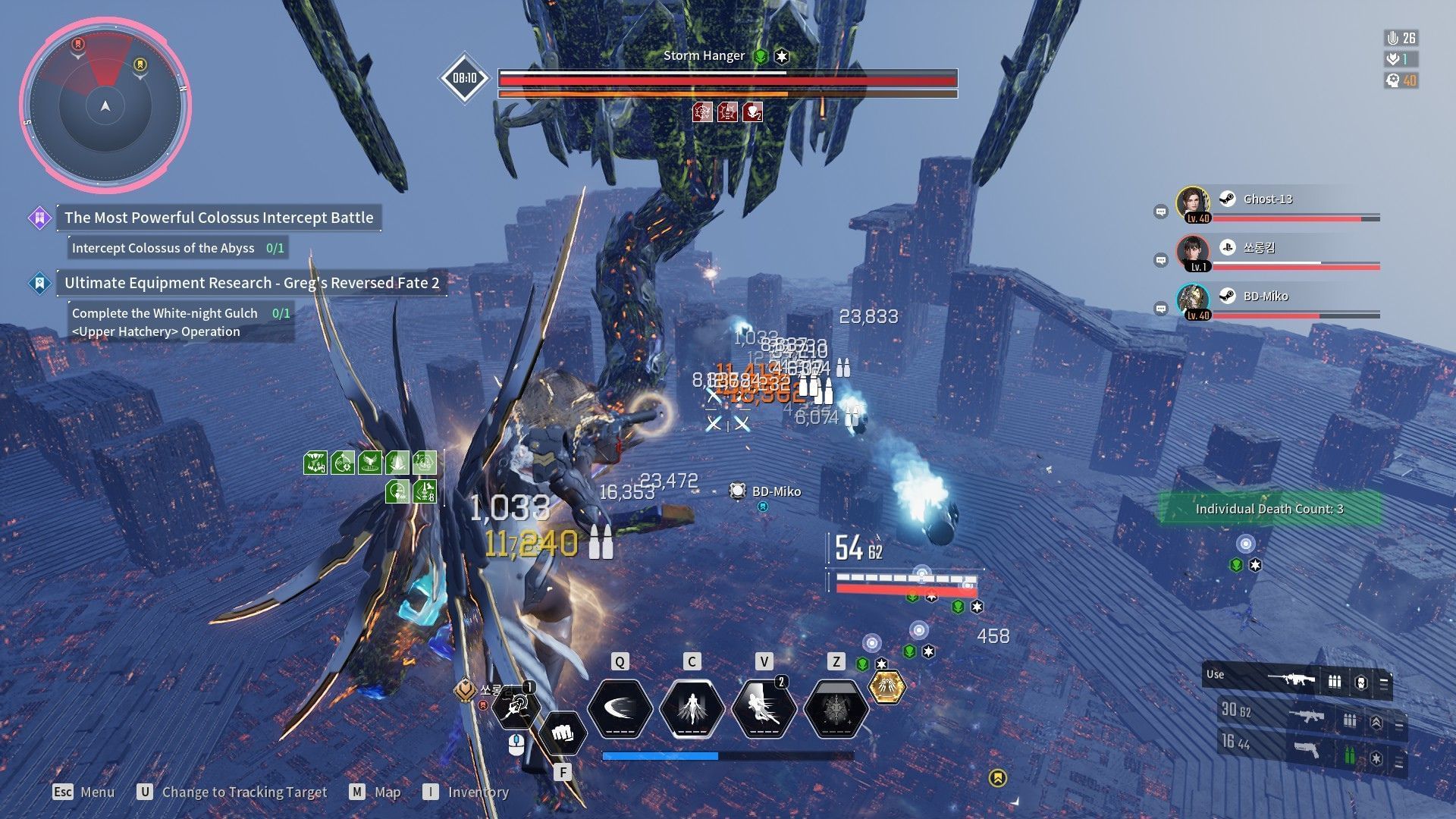Image resolution: width=1456 pixels, height=819 pixels.
Task: Select The Most Powerful Colossus Intercept Battle quest
Action: point(218,218)
